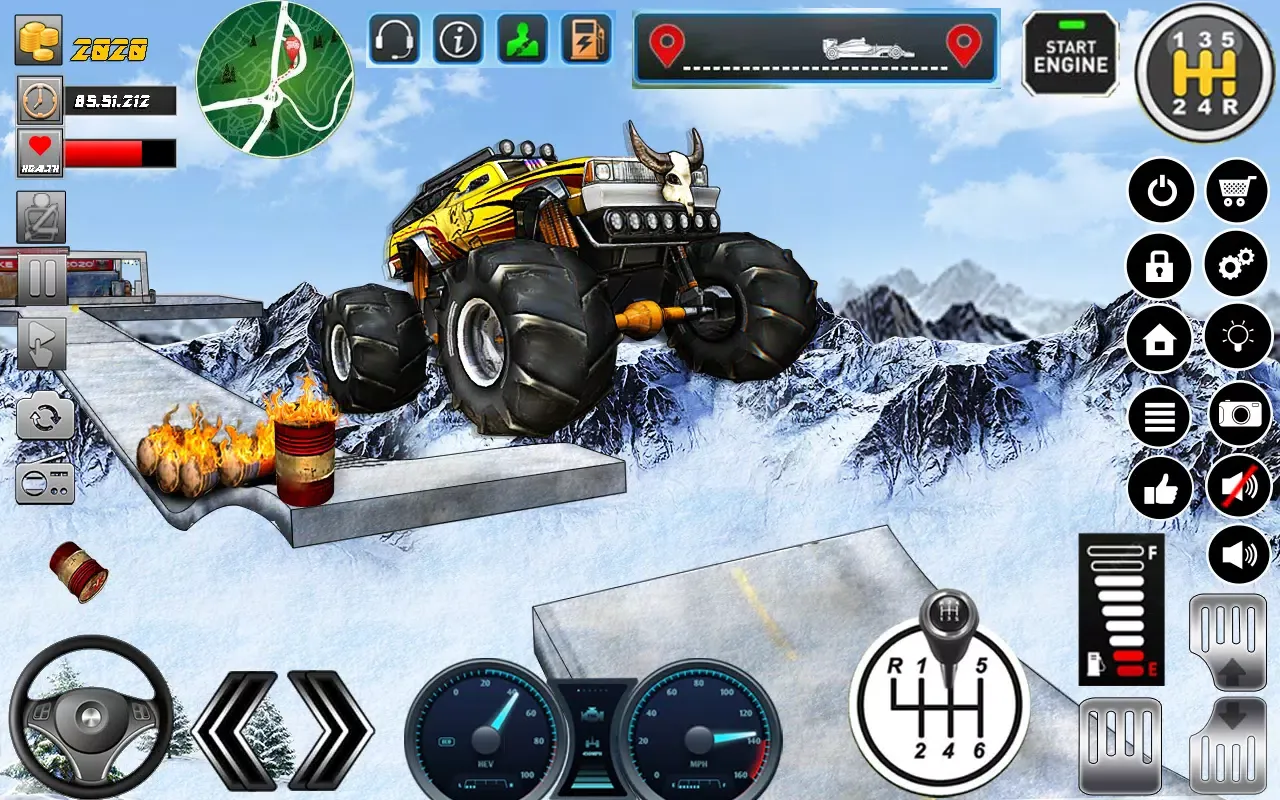Viewport: 1280px width, 800px height.
Task: Open the shopping cart store
Action: (1237, 190)
